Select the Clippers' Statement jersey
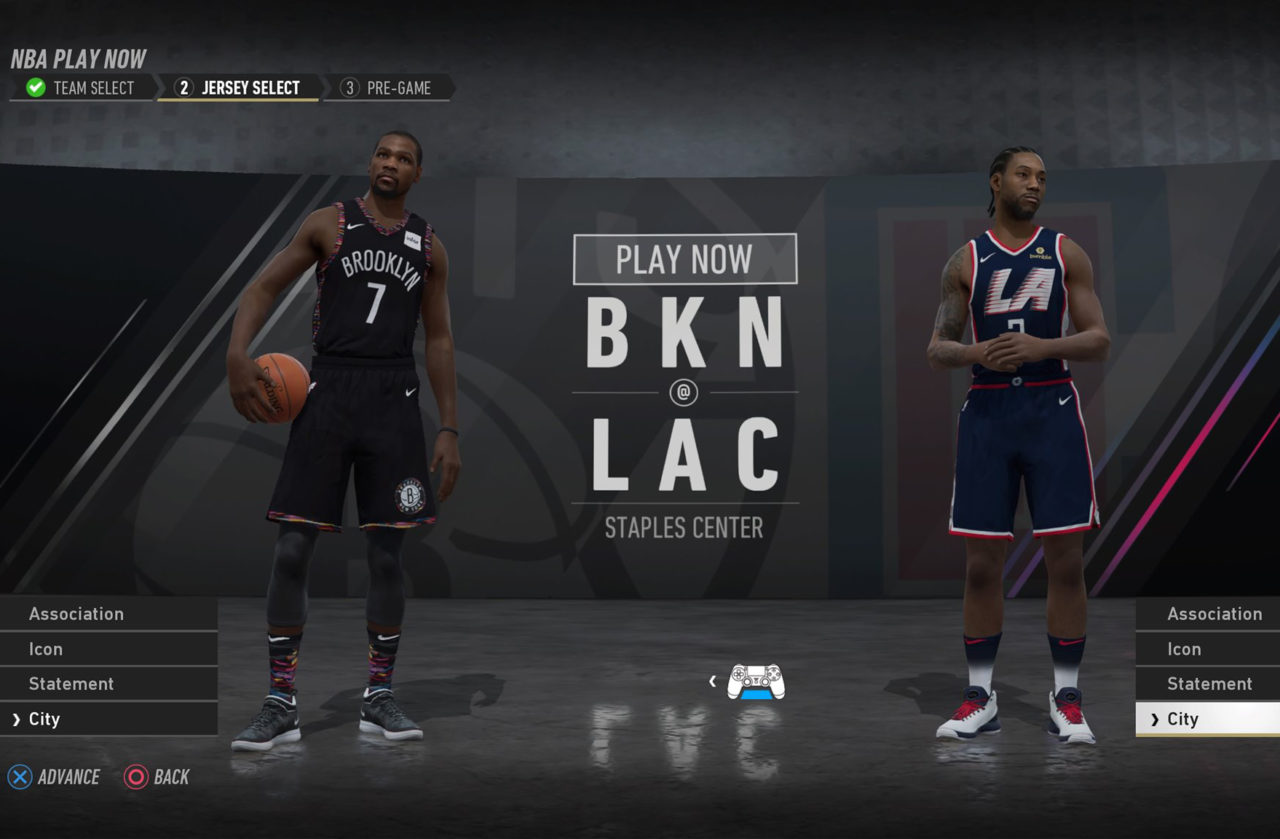 point(1208,684)
